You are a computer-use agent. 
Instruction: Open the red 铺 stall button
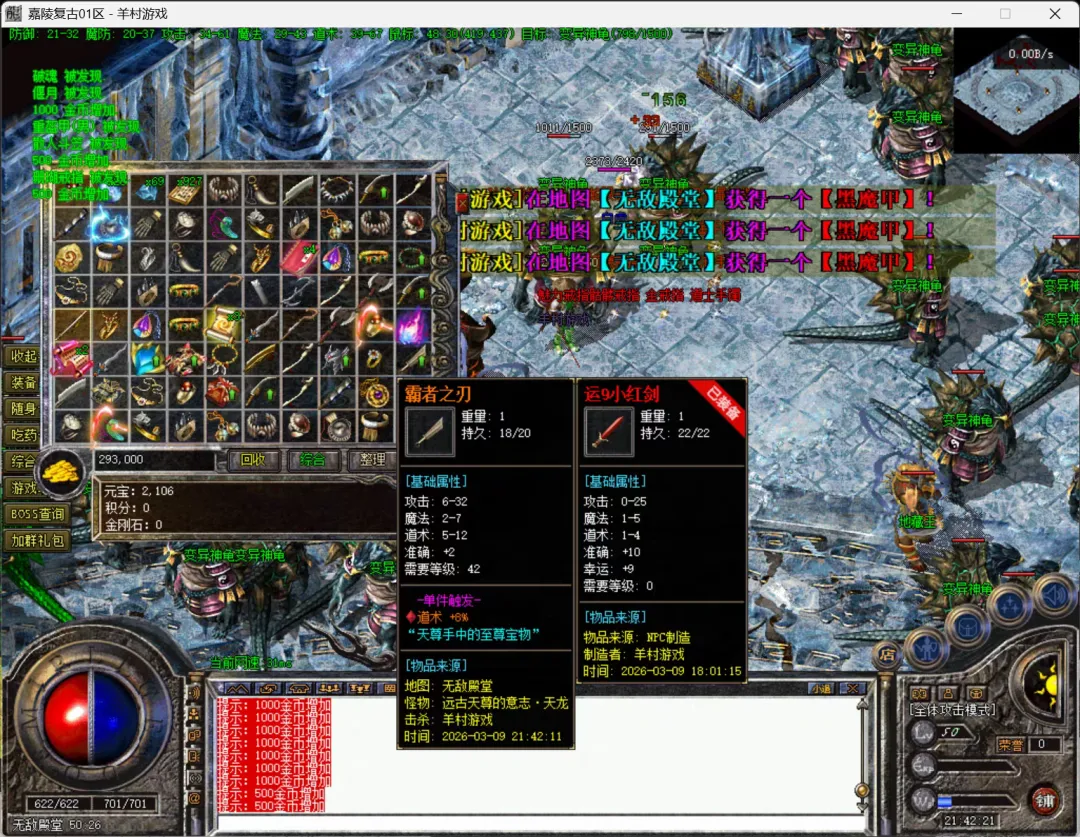point(1045,800)
